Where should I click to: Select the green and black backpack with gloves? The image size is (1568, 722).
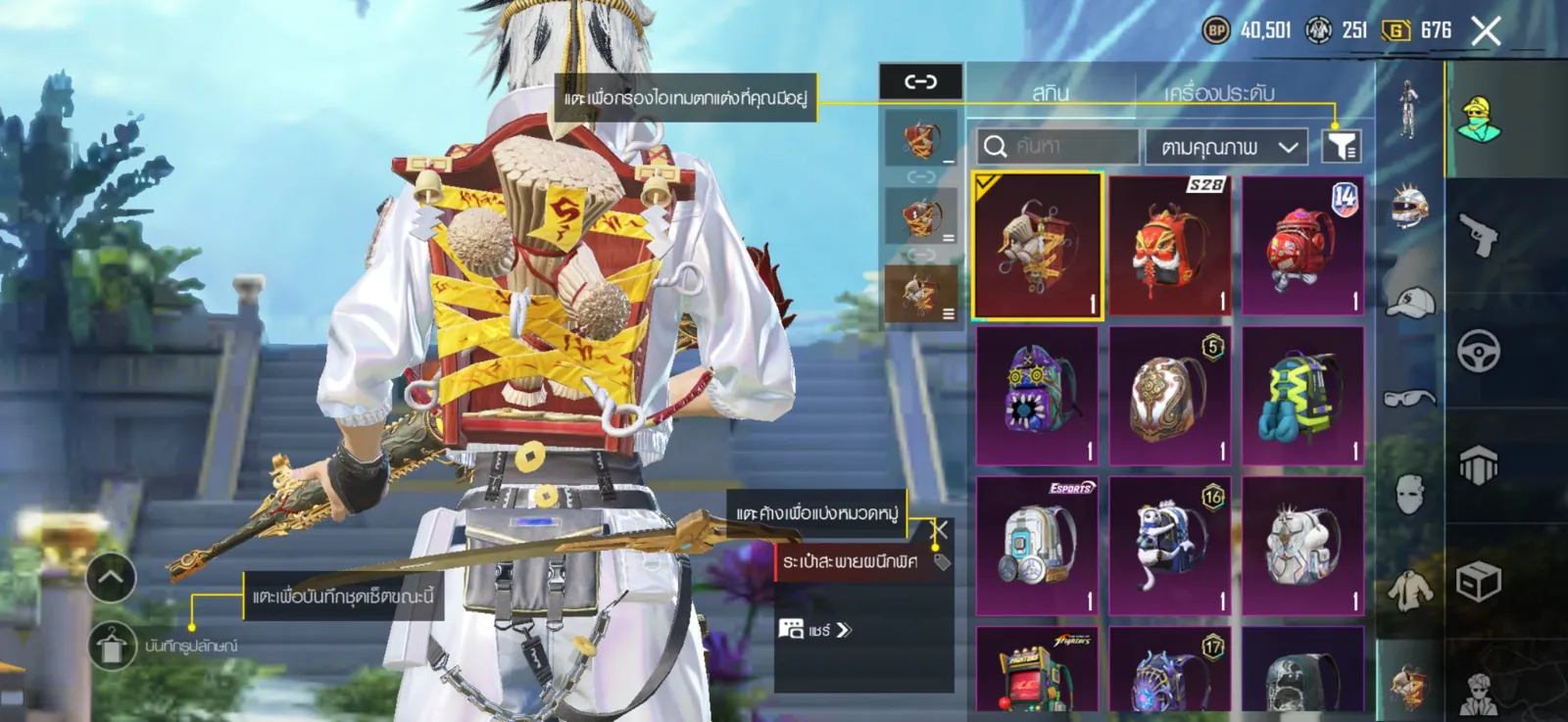coord(1302,396)
